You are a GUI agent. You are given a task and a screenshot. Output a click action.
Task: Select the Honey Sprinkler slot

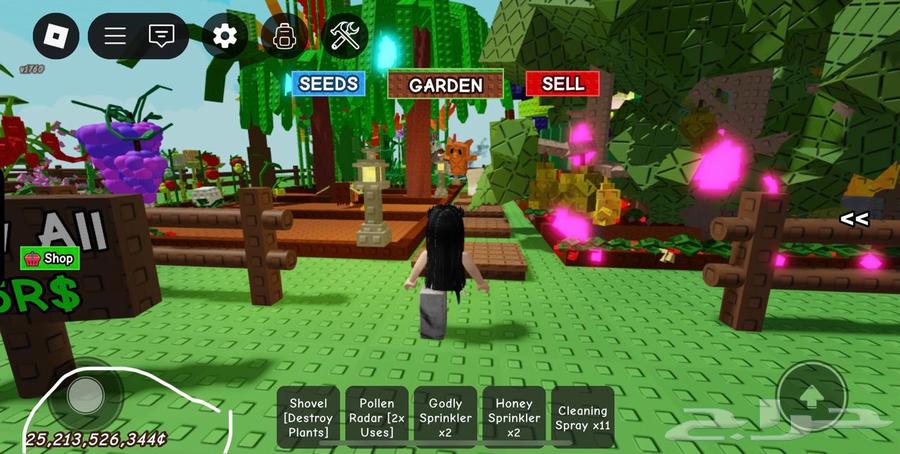[x=514, y=417]
